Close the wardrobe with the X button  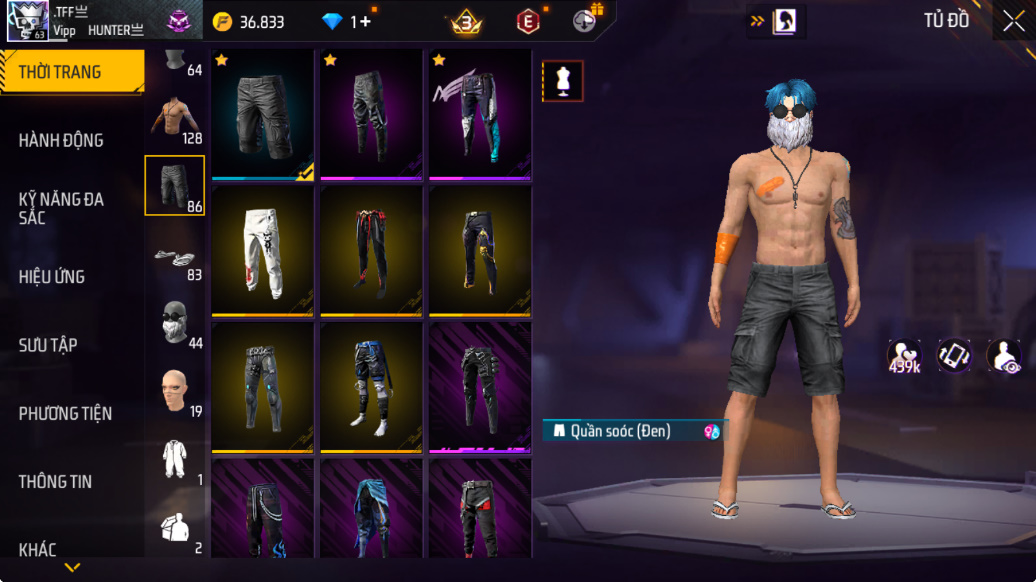tap(1012, 21)
